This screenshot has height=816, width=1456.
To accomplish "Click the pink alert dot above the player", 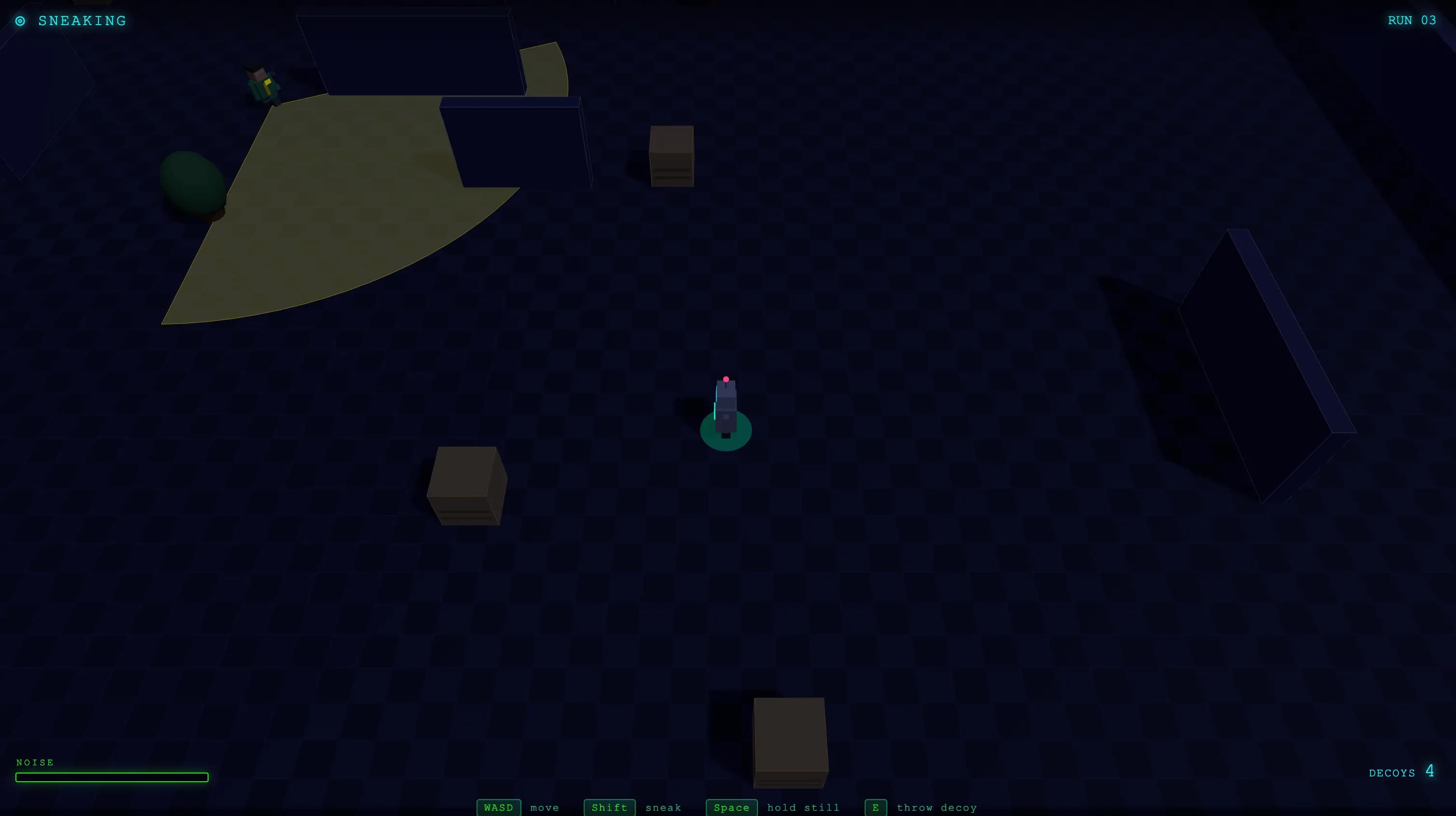I will coord(726,380).
